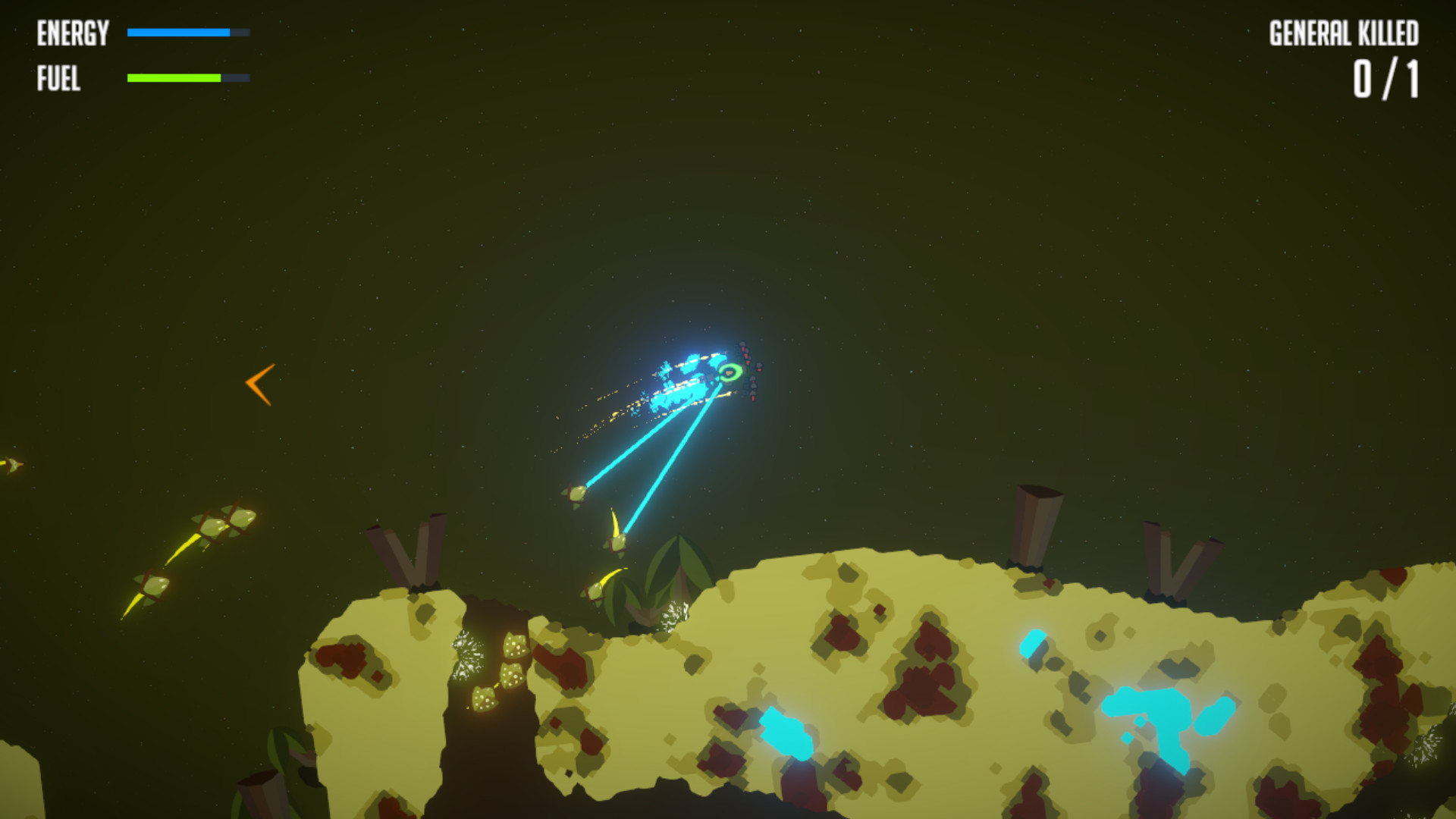
Task: Click the green FUEL bar
Action: (x=173, y=77)
